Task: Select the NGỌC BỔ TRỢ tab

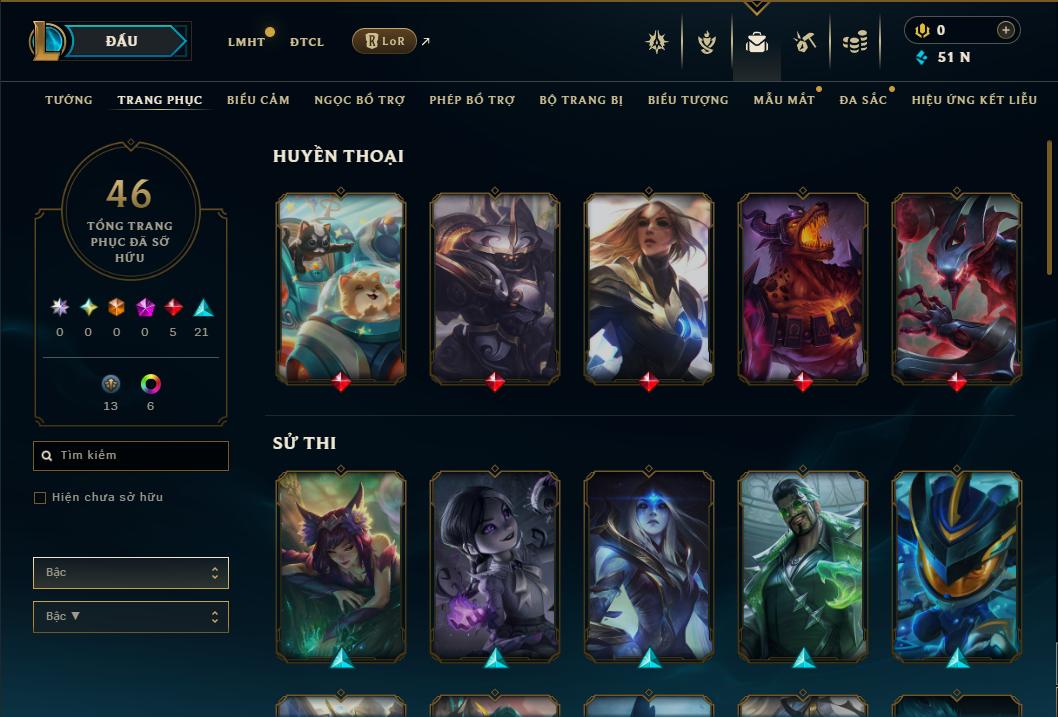Action: [x=359, y=100]
